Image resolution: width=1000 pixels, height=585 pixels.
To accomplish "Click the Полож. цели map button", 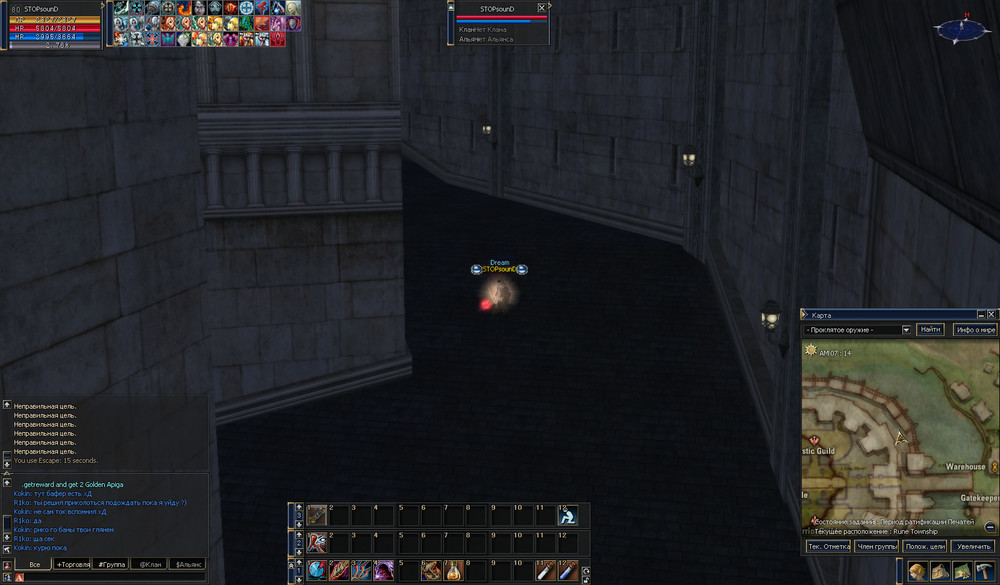I will click(x=924, y=546).
